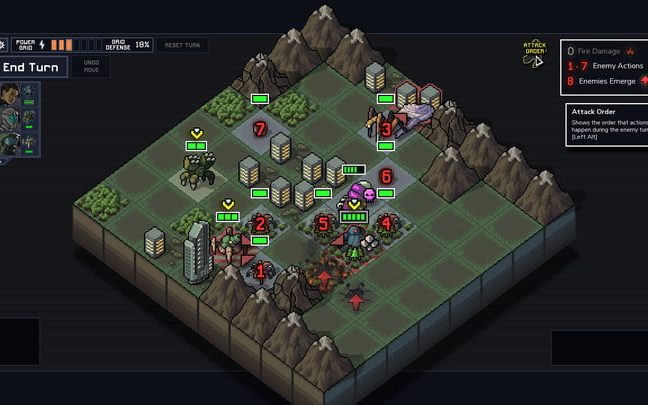This screenshot has height=405, width=648.
Task: Click the Undo Move button
Action: tap(91, 67)
